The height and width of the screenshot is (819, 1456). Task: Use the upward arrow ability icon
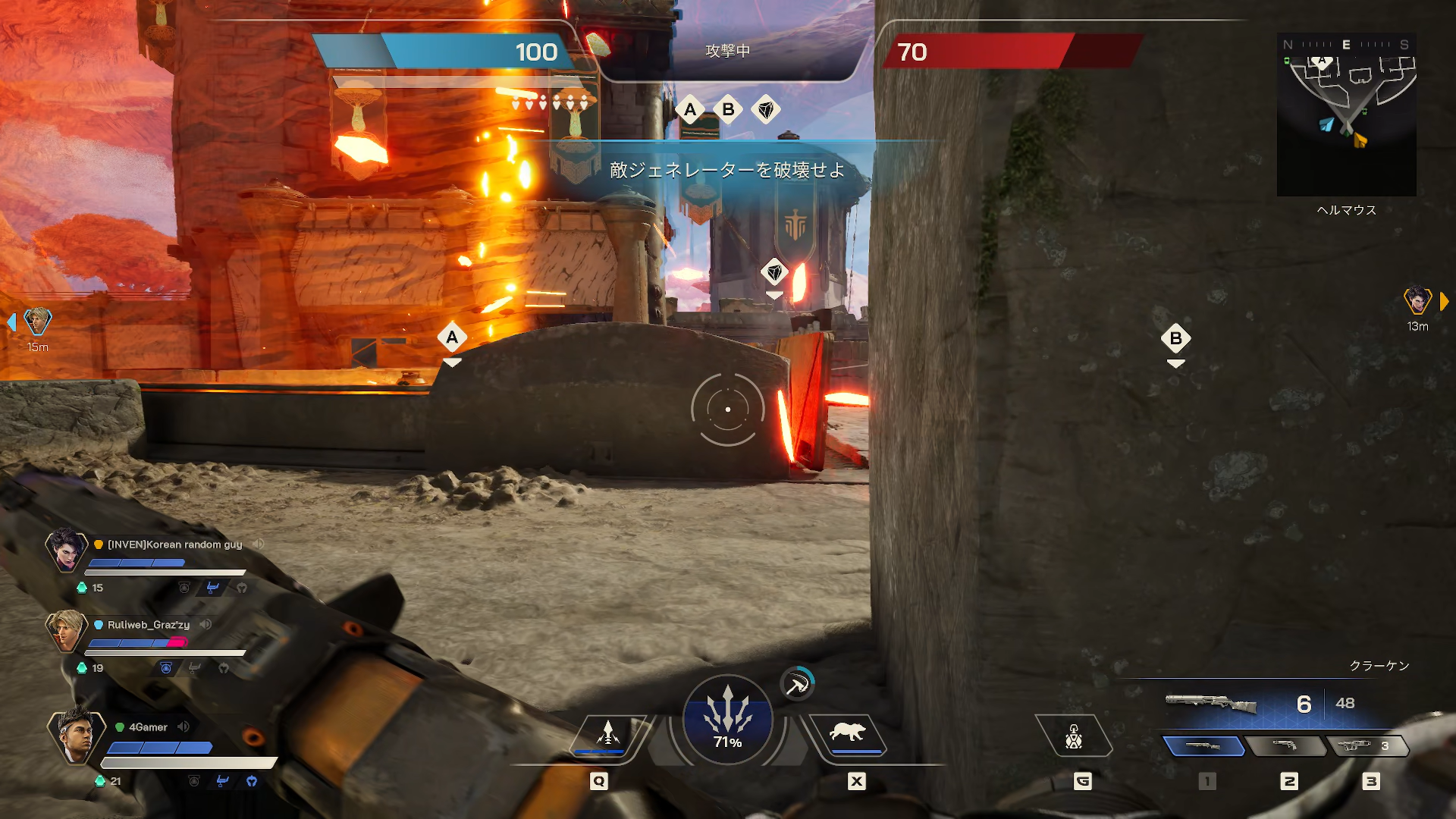click(x=607, y=734)
